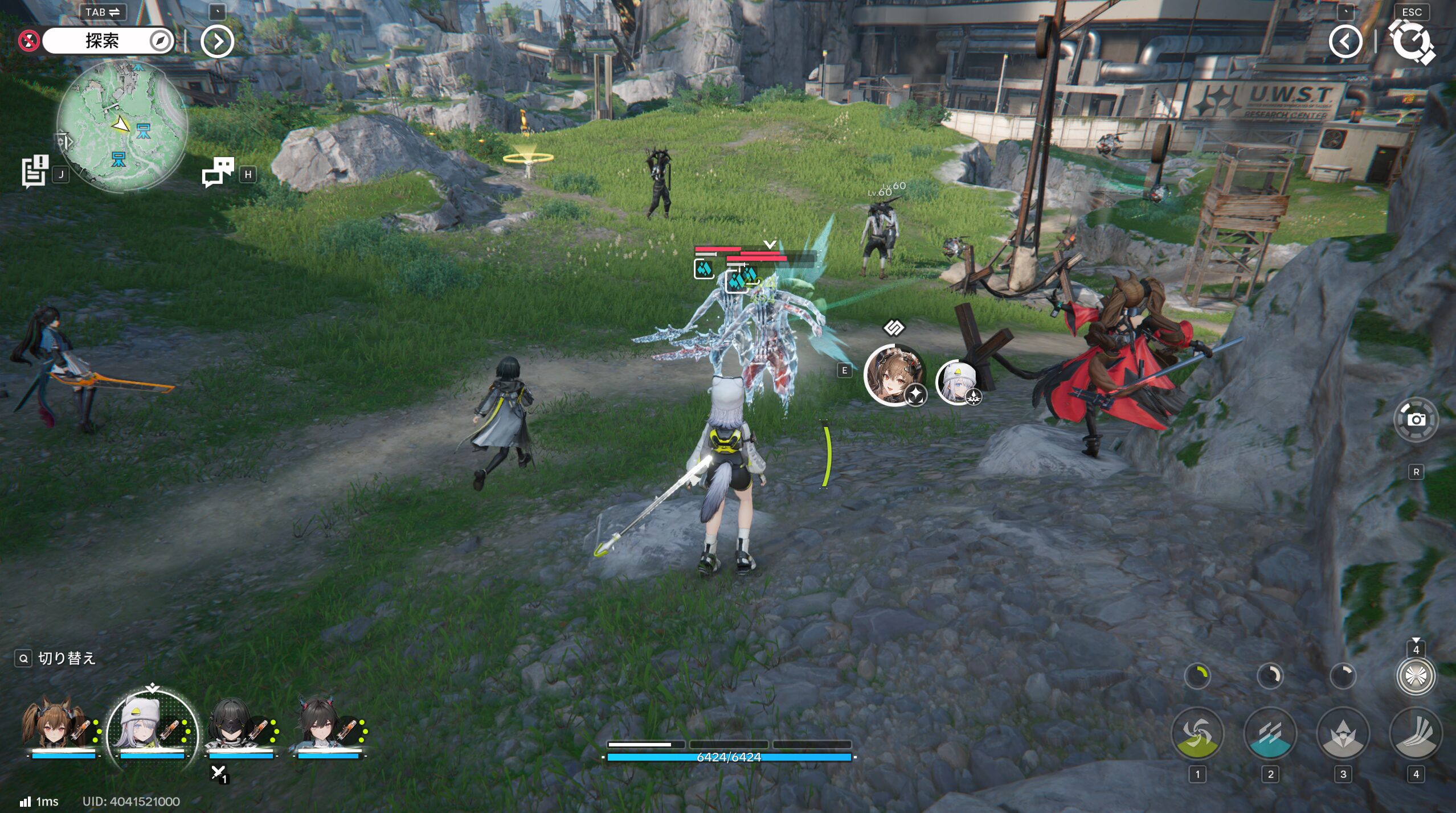Click the right-arrow circle beside 探索

click(217, 41)
